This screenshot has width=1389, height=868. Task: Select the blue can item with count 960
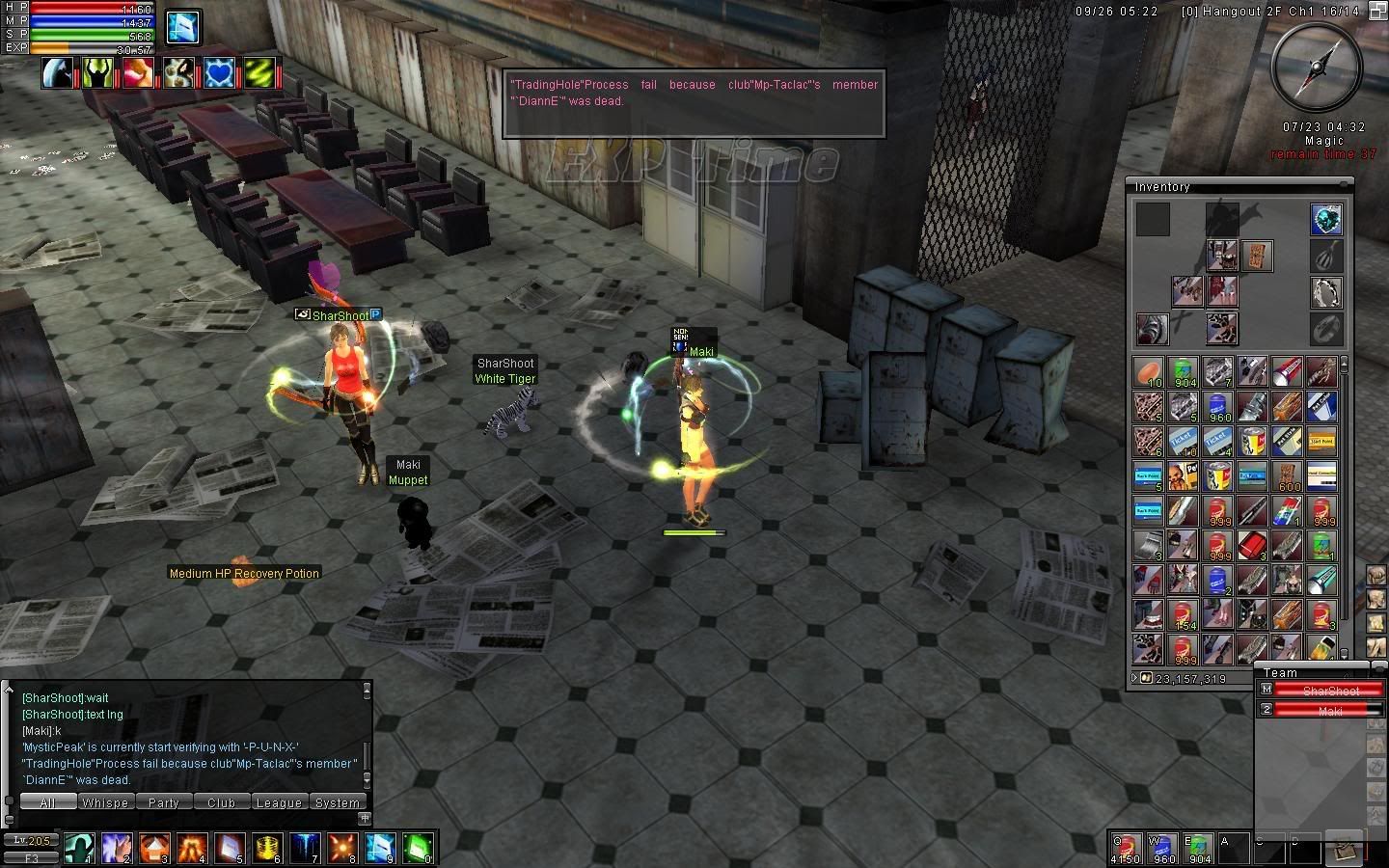click(1218, 406)
